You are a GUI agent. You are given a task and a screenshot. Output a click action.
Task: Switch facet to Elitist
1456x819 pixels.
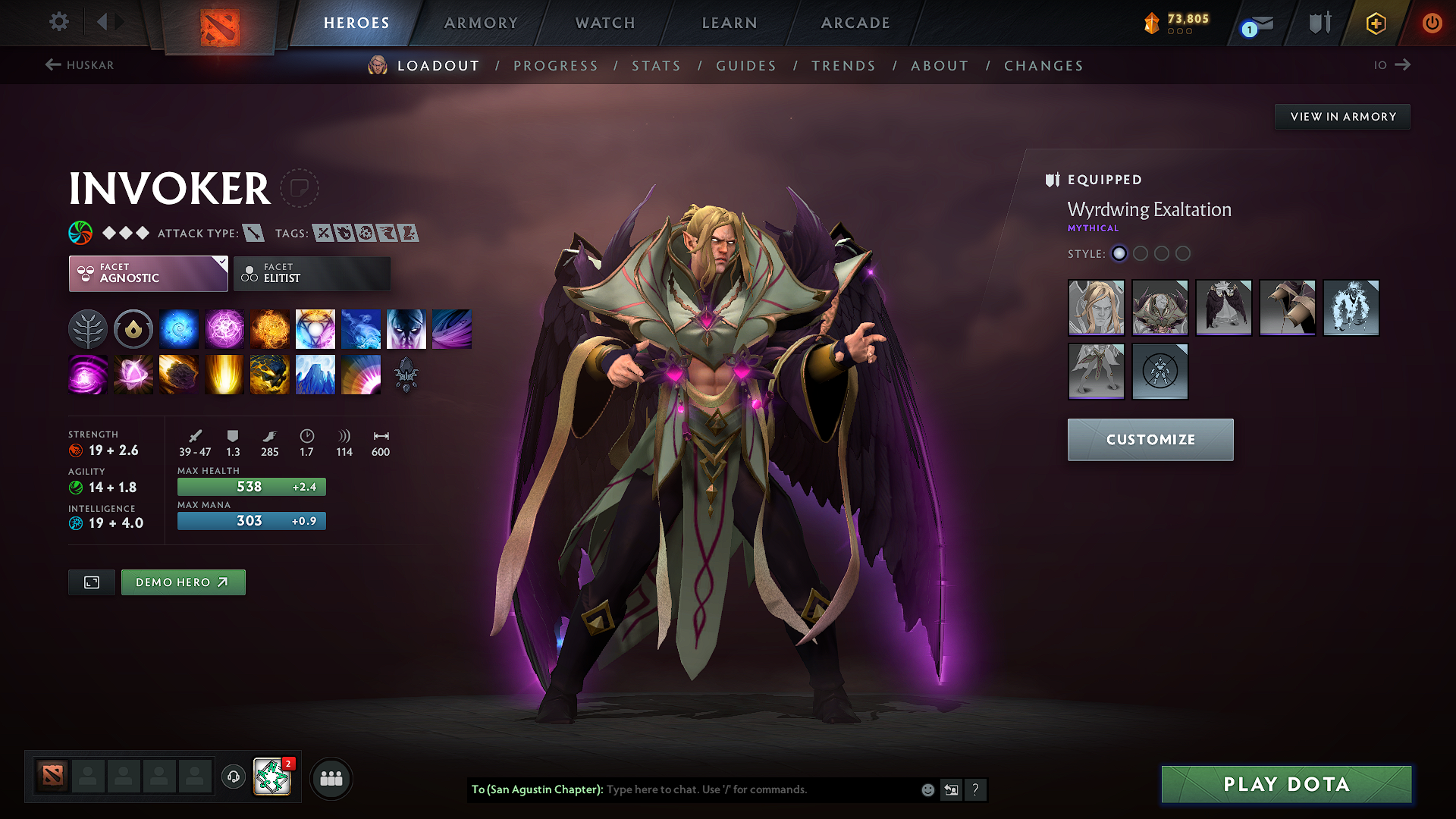[312, 273]
